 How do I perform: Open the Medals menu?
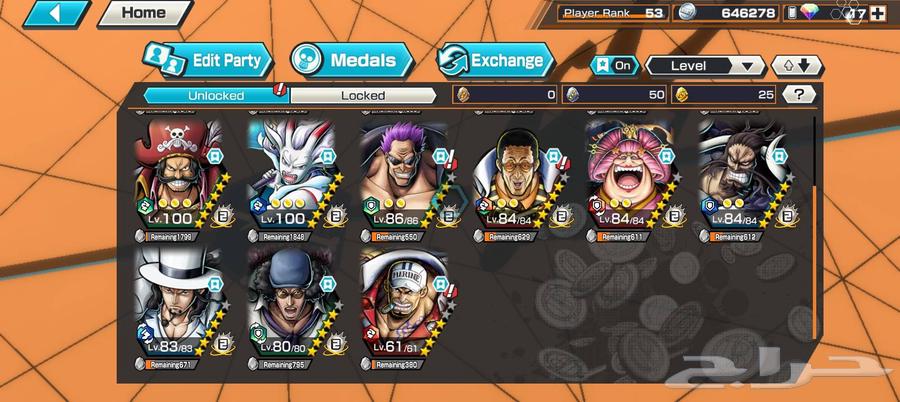point(352,60)
